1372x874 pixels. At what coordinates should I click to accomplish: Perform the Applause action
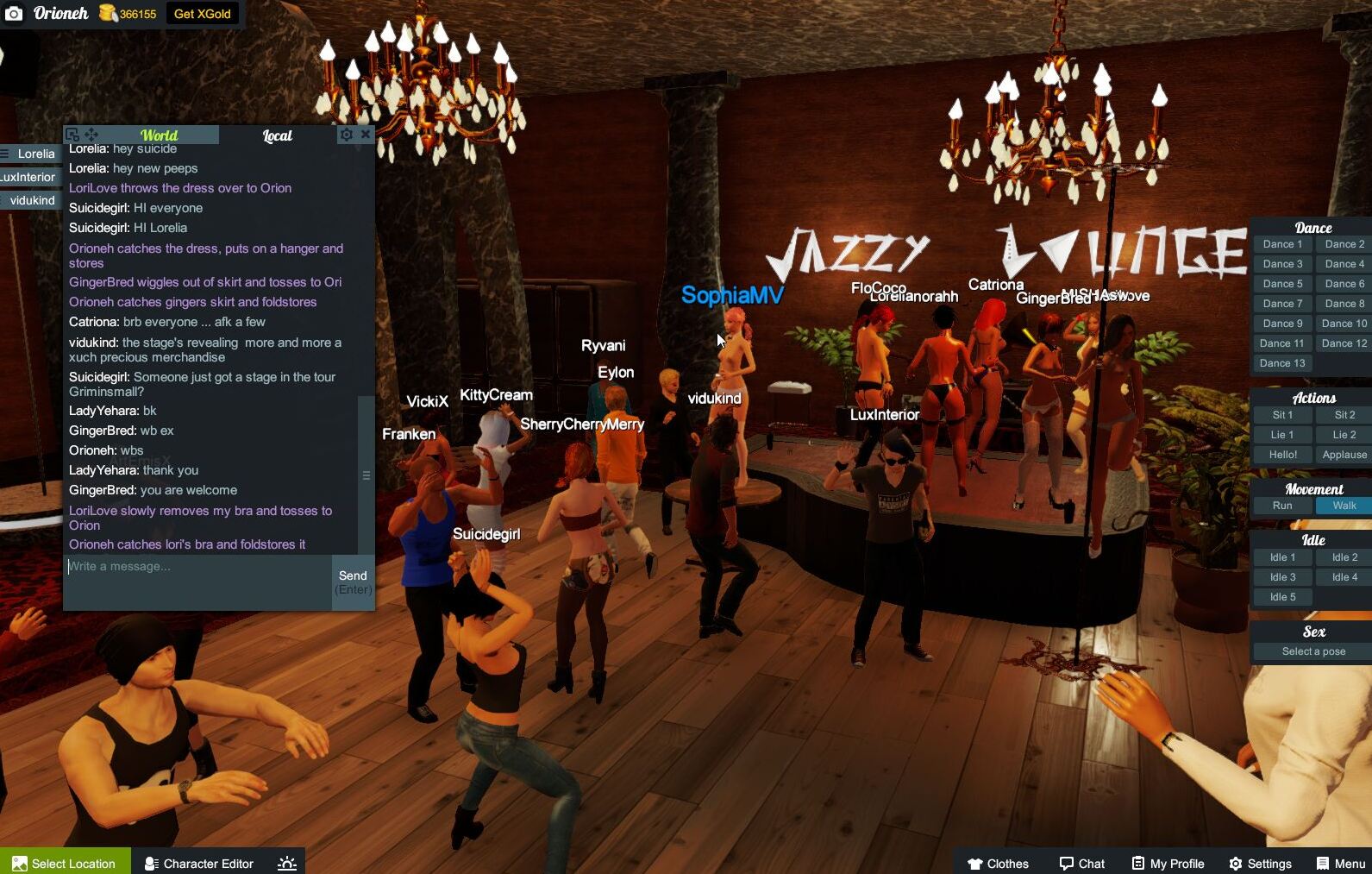tap(1343, 454)
